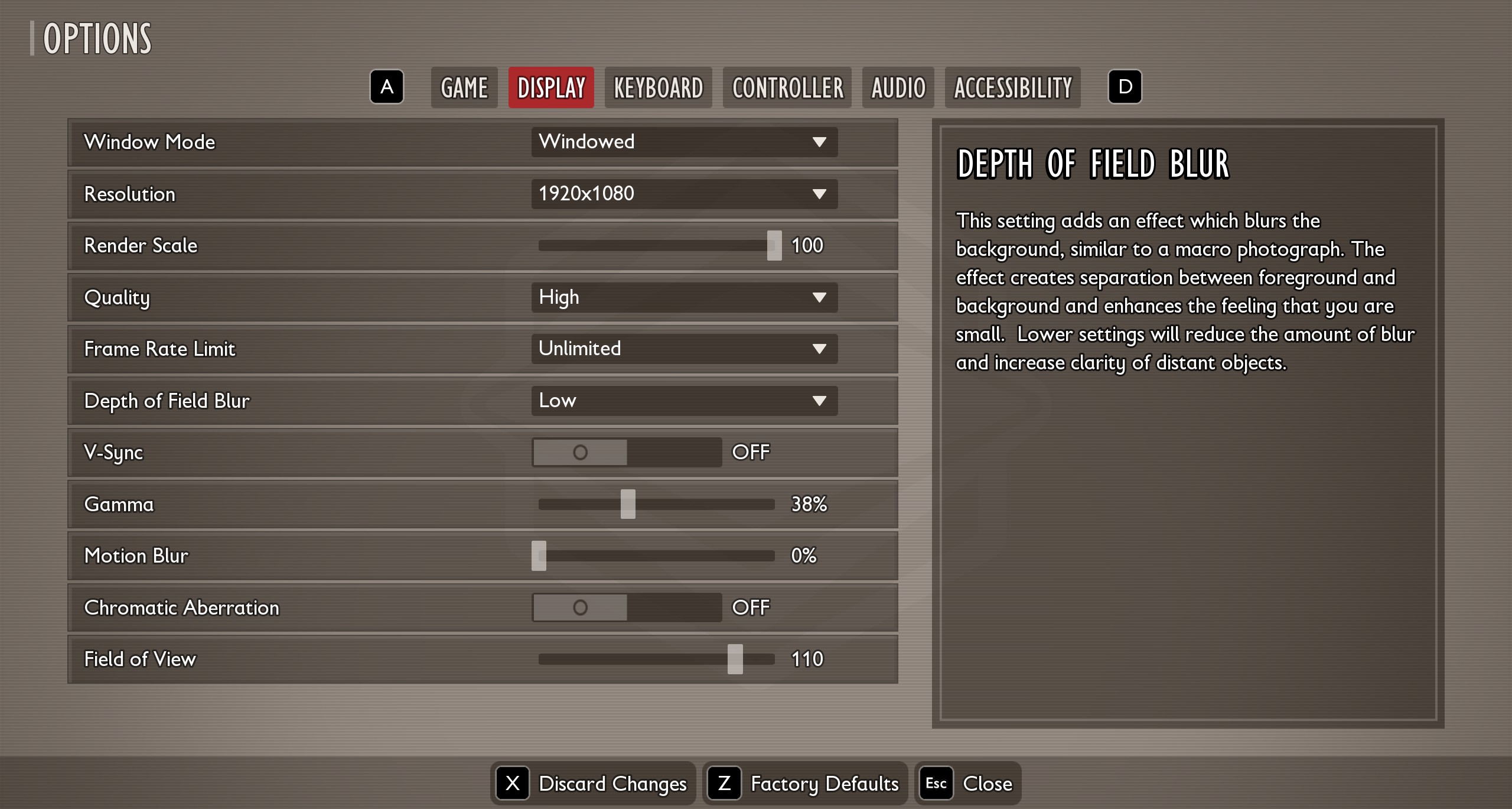This screenshot has height=809, width=1512.
Task: Select the Display tab
Action: pyautogui.click(x=551, y=87)
